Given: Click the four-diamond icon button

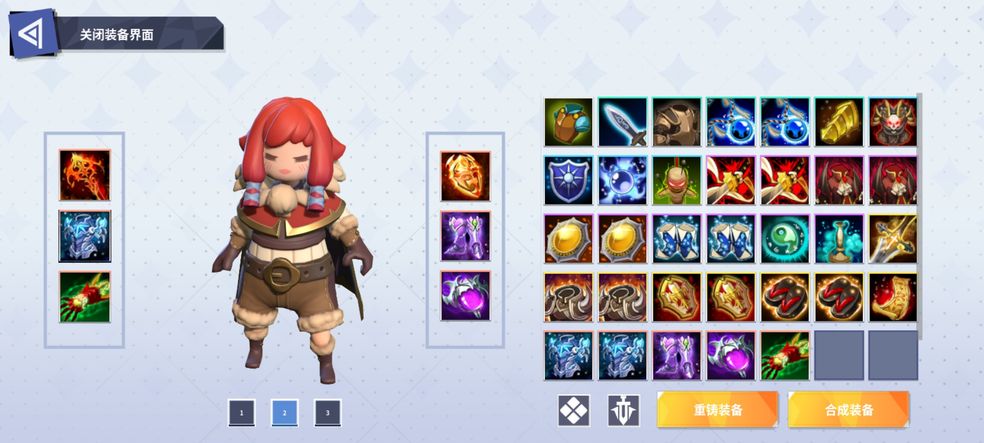Looking at the screenshot, I should point(574,410).
